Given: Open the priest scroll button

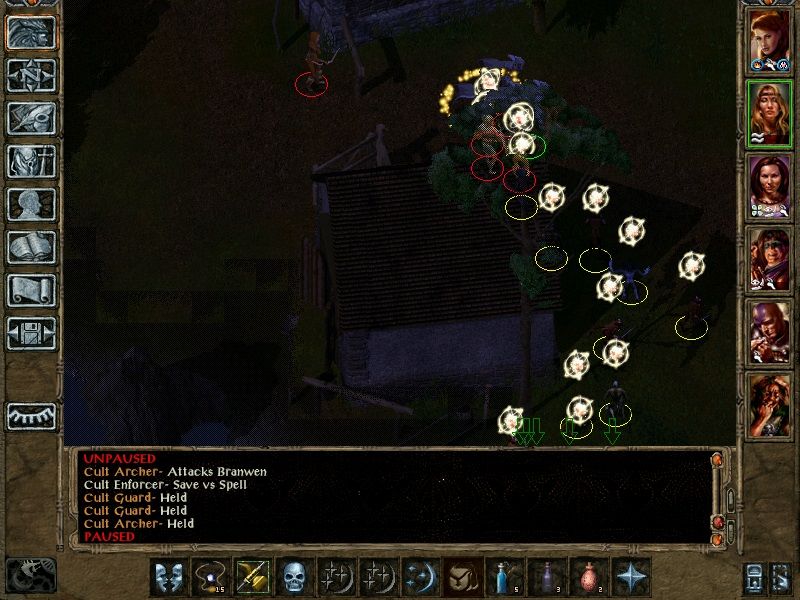Looking at the screenshot, I should click(31, 290).
